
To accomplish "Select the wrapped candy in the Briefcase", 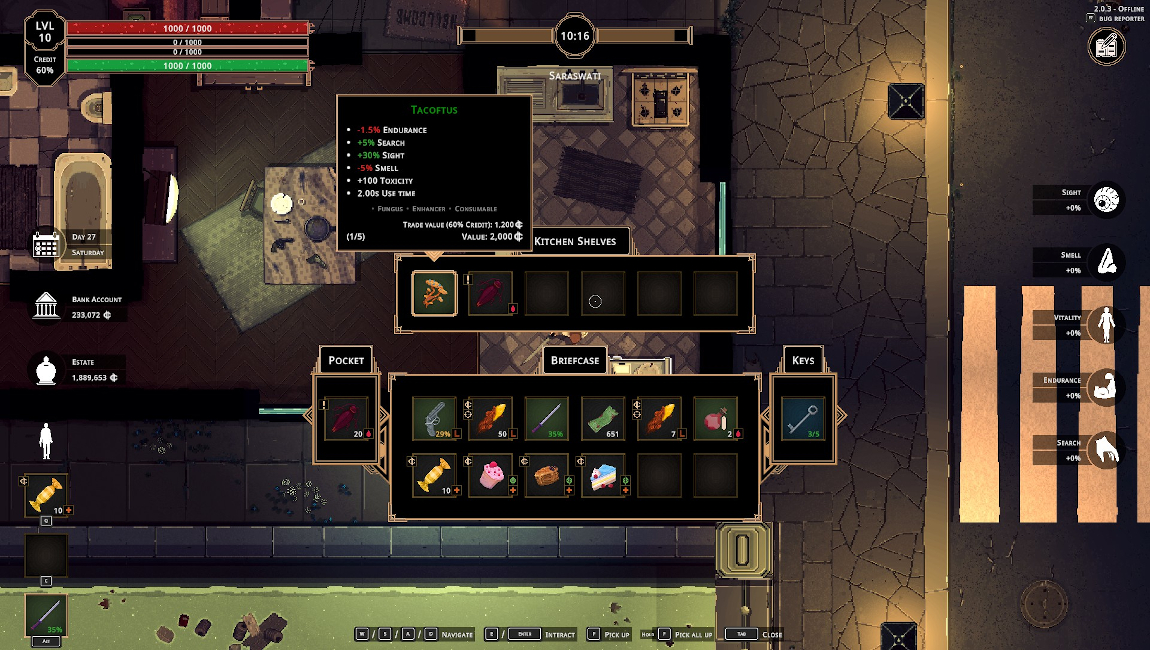I will pyautogui.click(x=435, y=475).
